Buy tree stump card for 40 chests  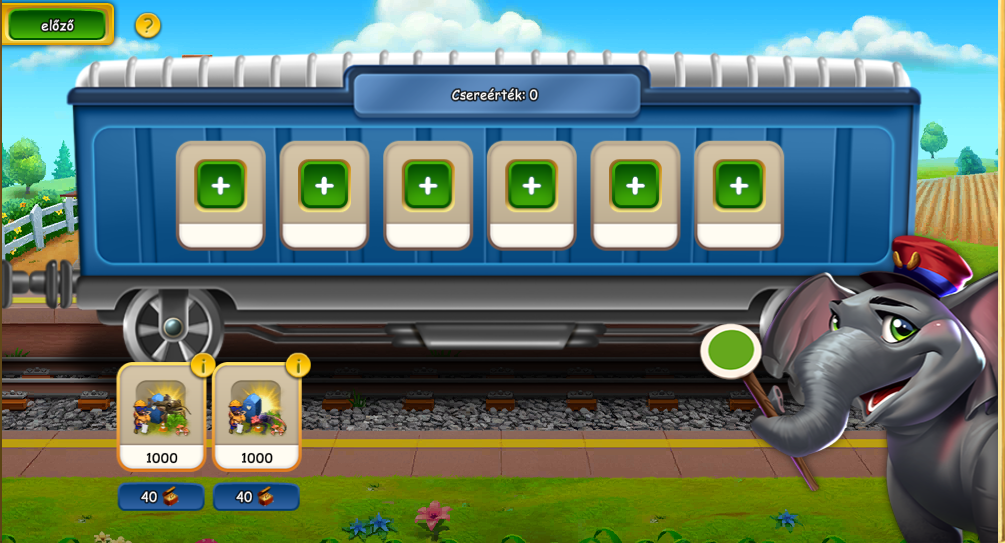tap(161, 497)
